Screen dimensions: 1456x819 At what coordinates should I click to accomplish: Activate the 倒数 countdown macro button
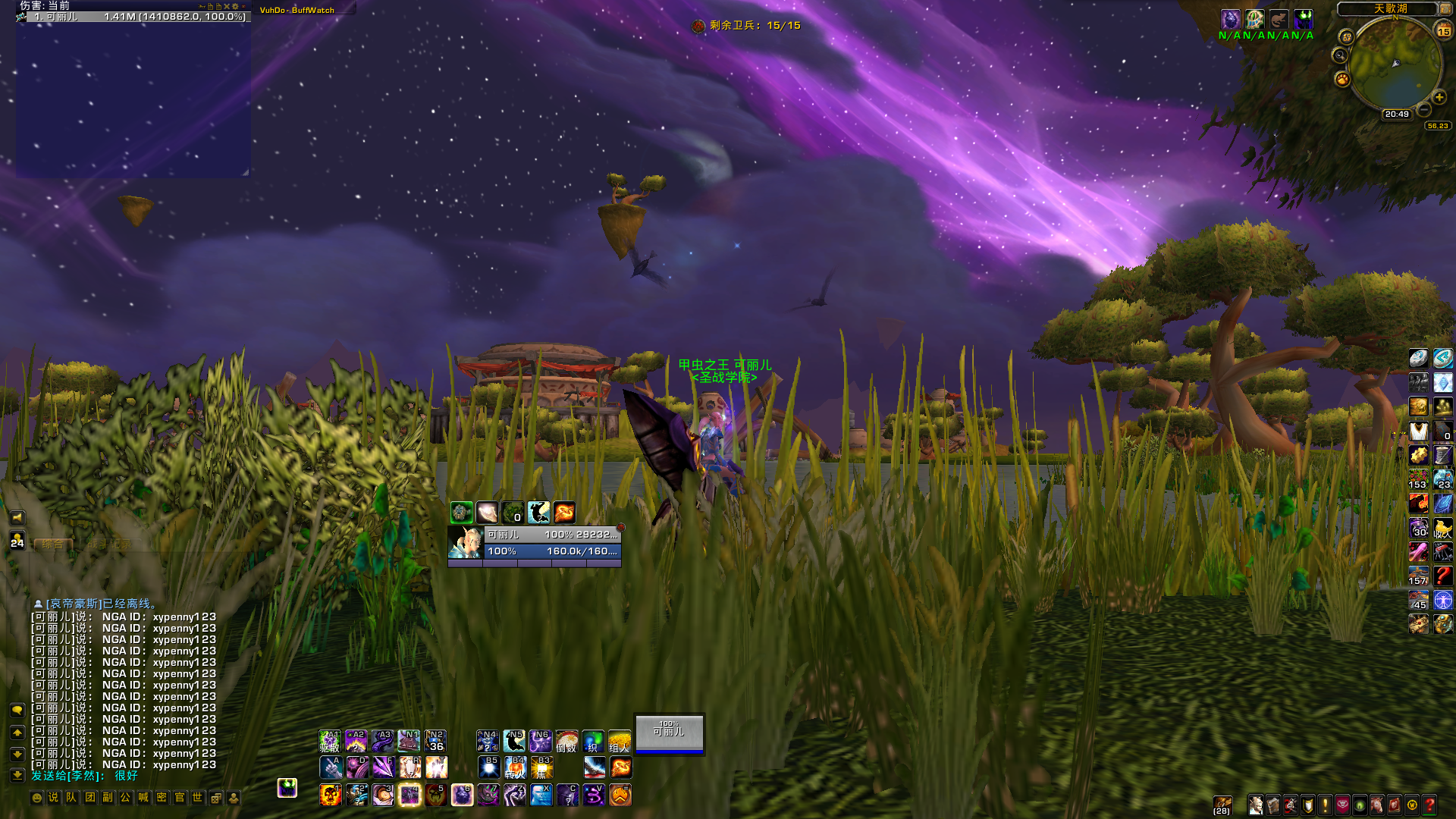tap(566, 741)
